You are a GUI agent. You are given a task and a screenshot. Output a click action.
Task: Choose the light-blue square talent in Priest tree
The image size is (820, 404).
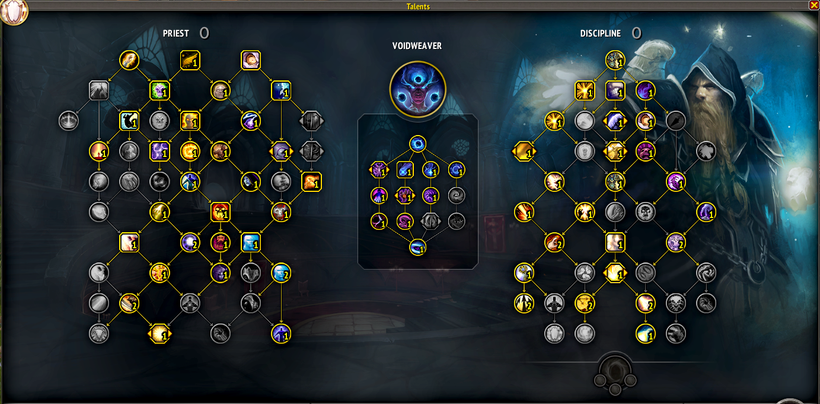[x=250, y=242]
